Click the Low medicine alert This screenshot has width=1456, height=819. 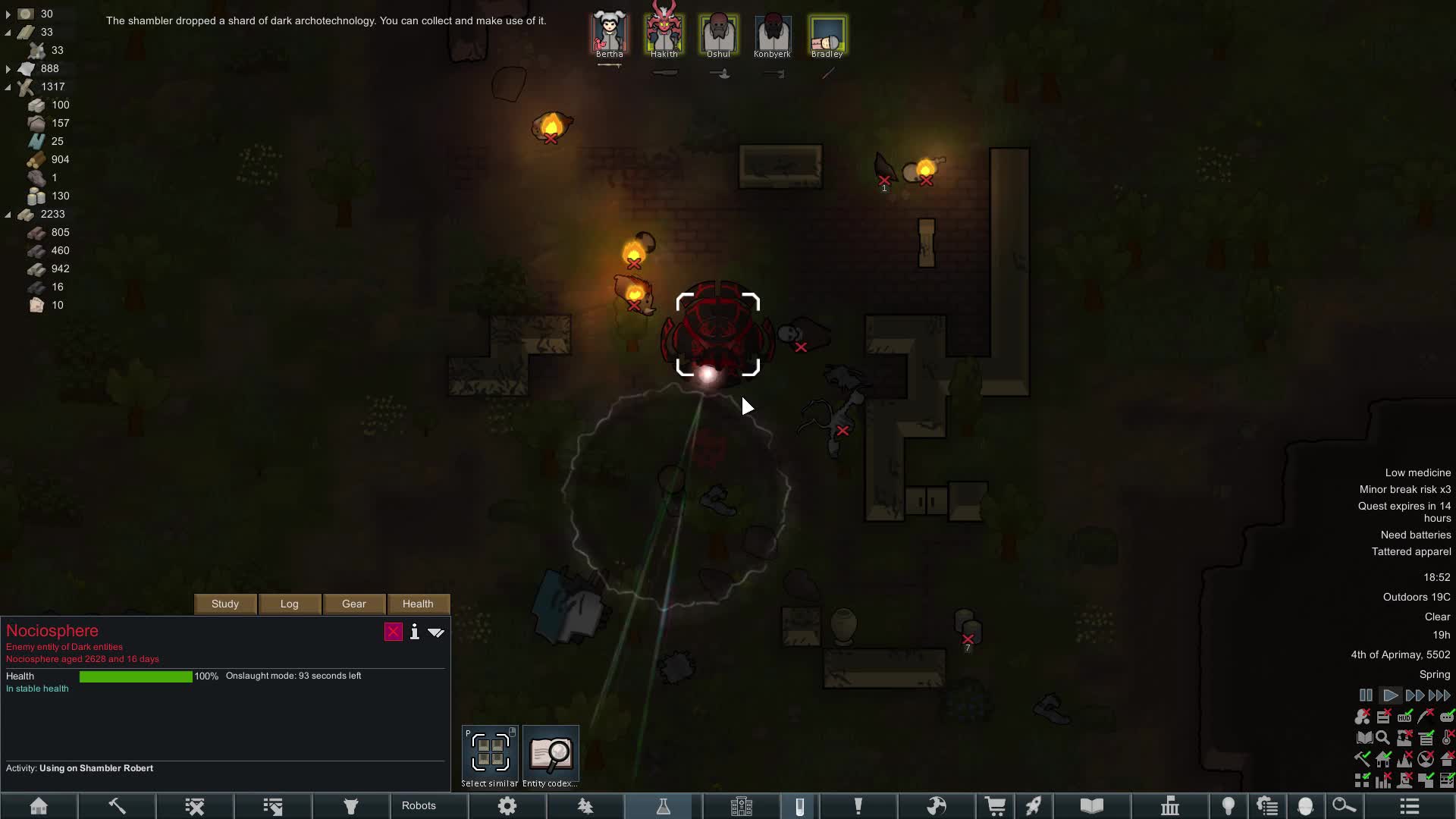(x=1417, y=472)
